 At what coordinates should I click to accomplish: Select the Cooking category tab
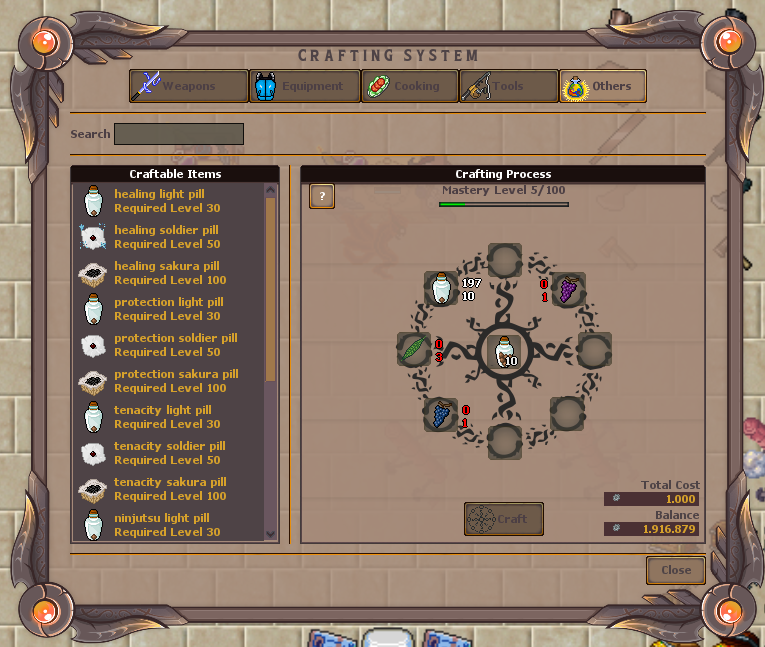click(x=409, y=87)
